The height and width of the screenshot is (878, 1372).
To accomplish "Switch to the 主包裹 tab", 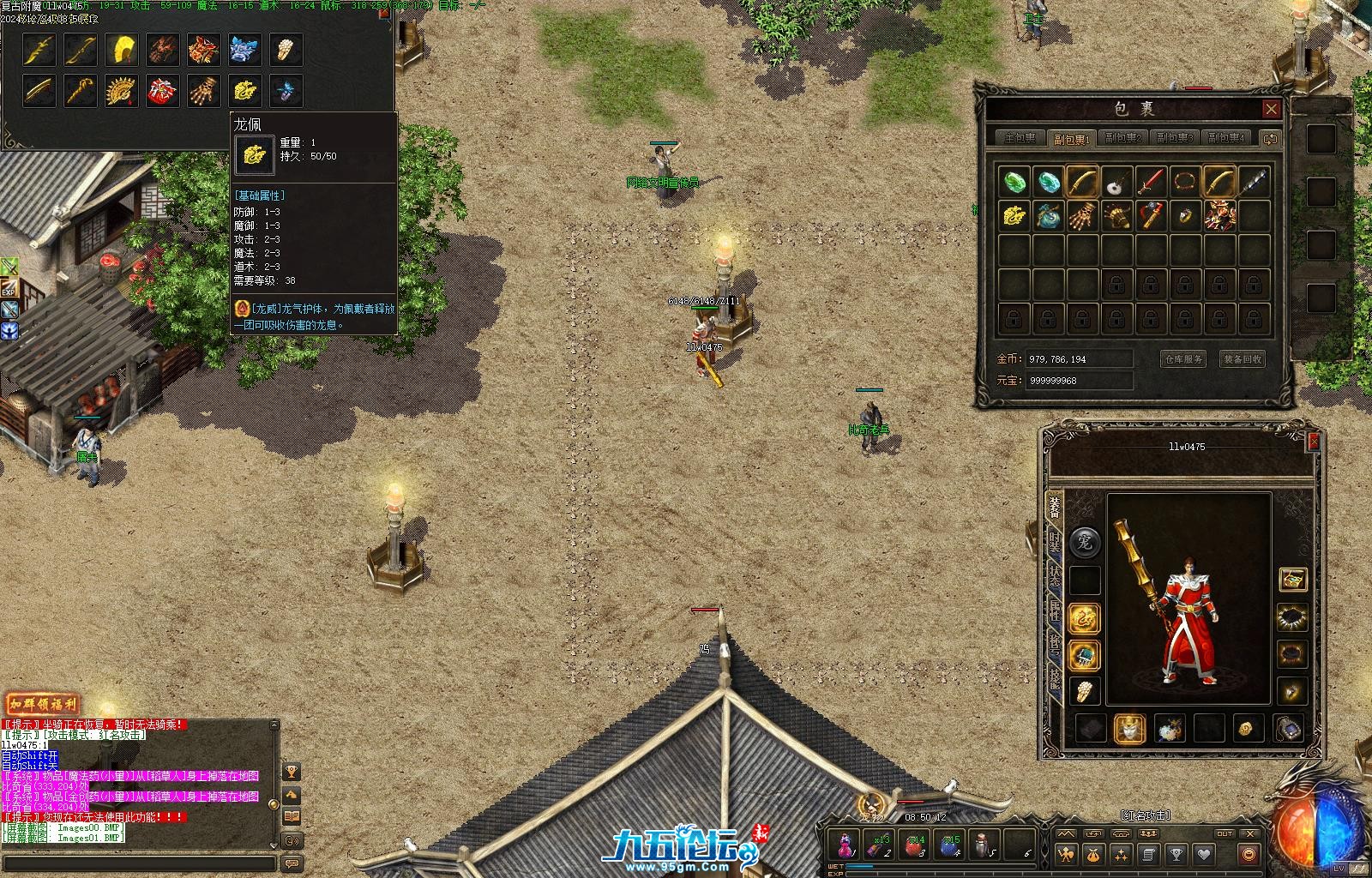I will 1020,138.
